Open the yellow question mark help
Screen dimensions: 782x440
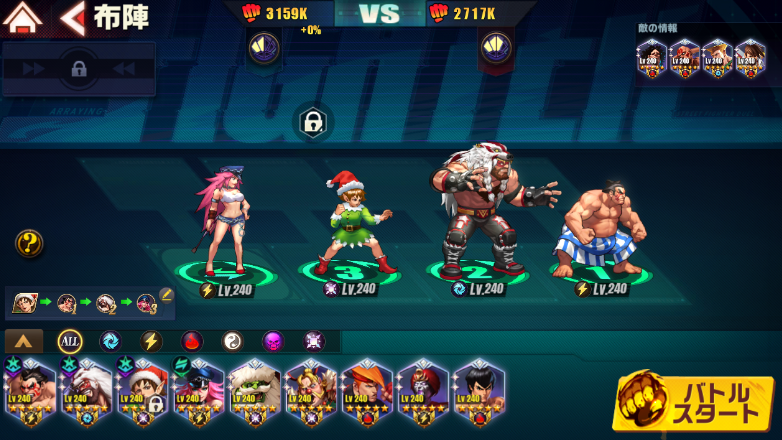pyautogui.click(x=29, y=243)
